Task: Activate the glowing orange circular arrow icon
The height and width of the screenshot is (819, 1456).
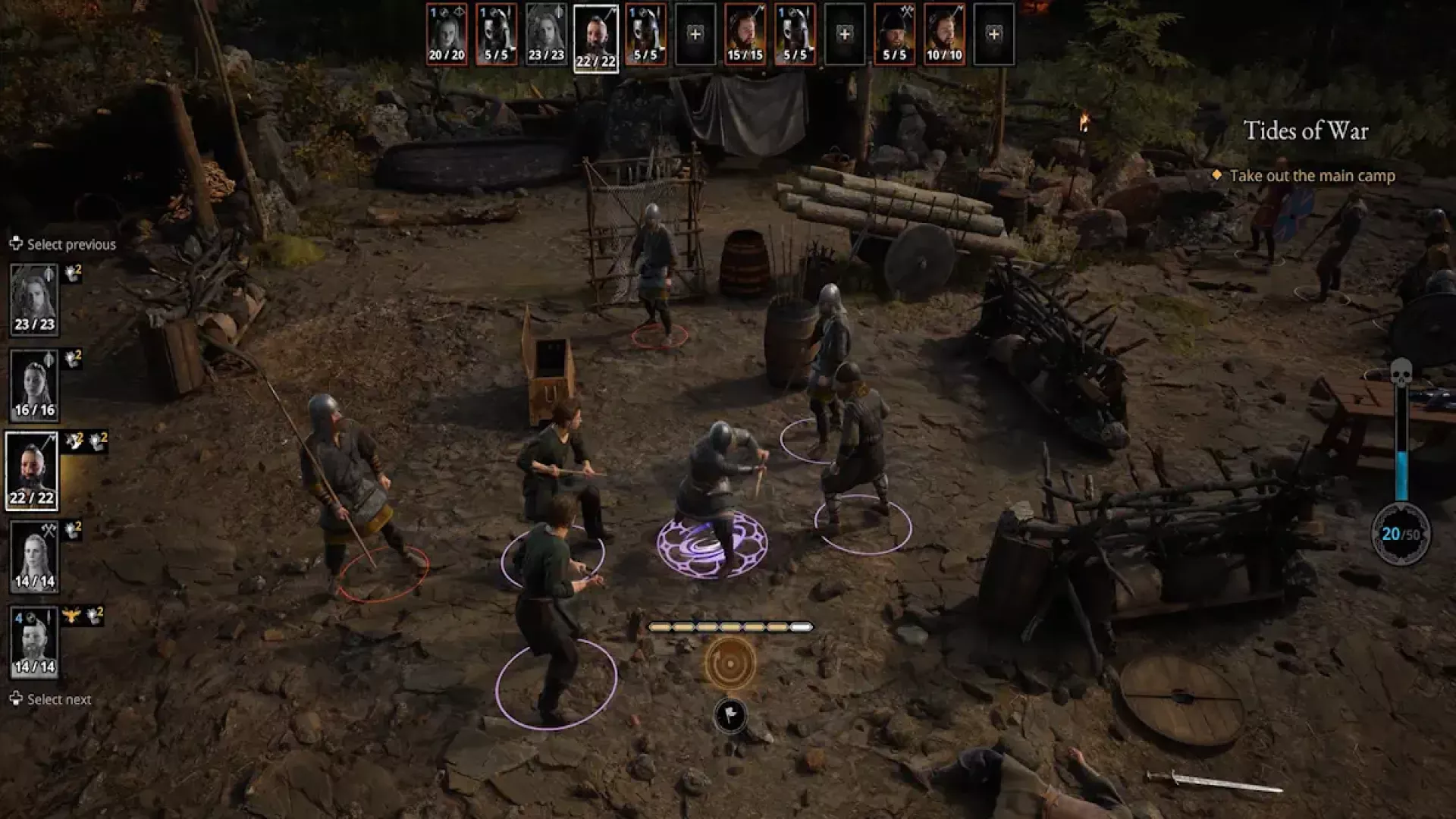Action: coord(730,664)
